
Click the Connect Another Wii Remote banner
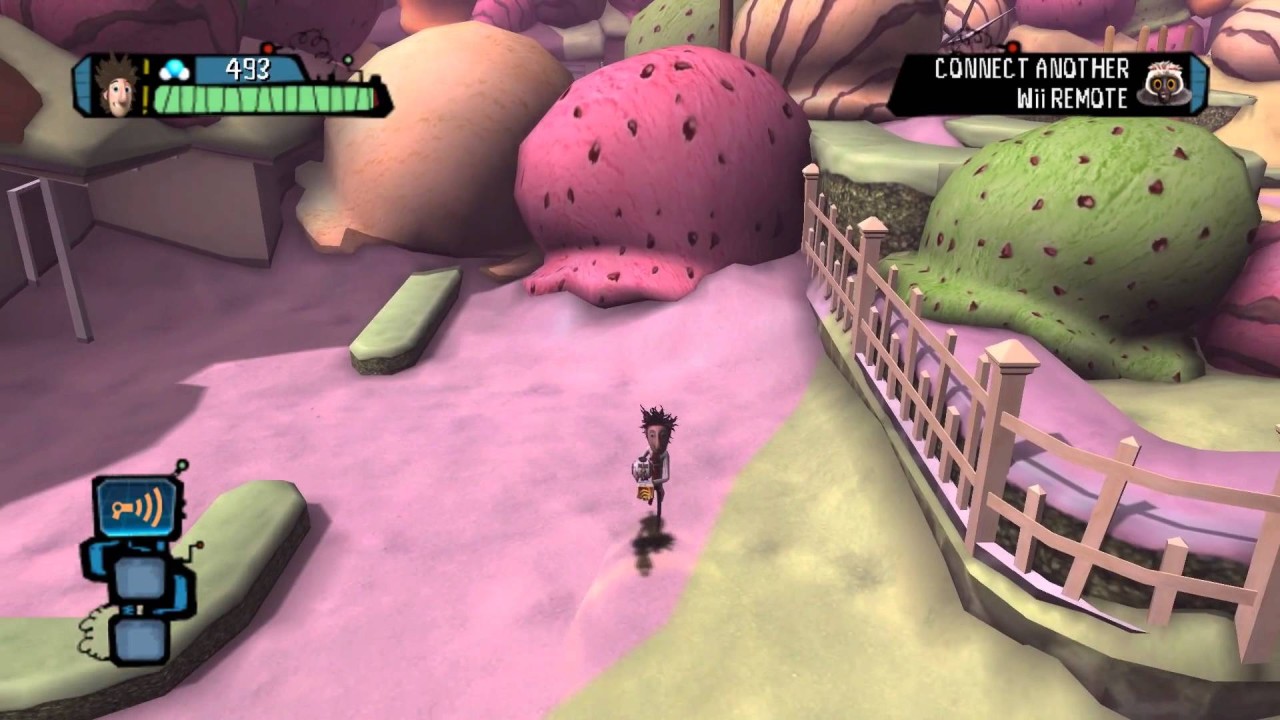1030,83
